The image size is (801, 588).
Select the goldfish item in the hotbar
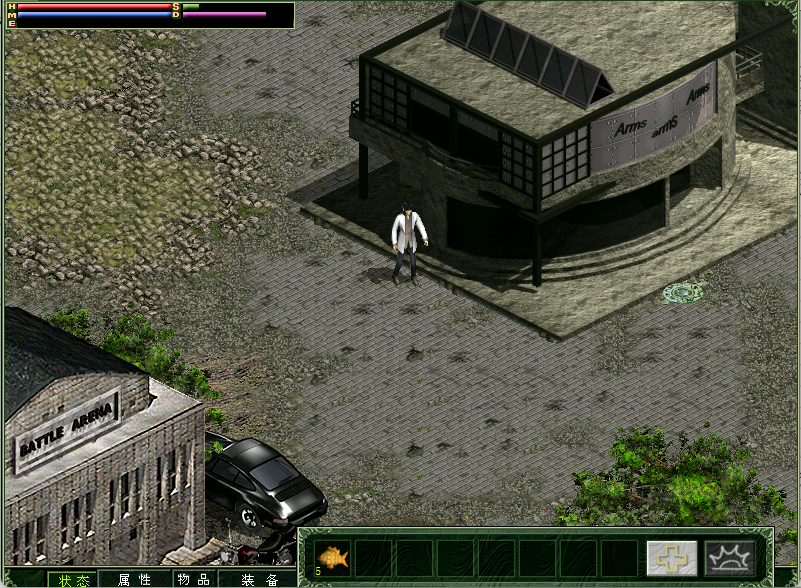point(333,558)
